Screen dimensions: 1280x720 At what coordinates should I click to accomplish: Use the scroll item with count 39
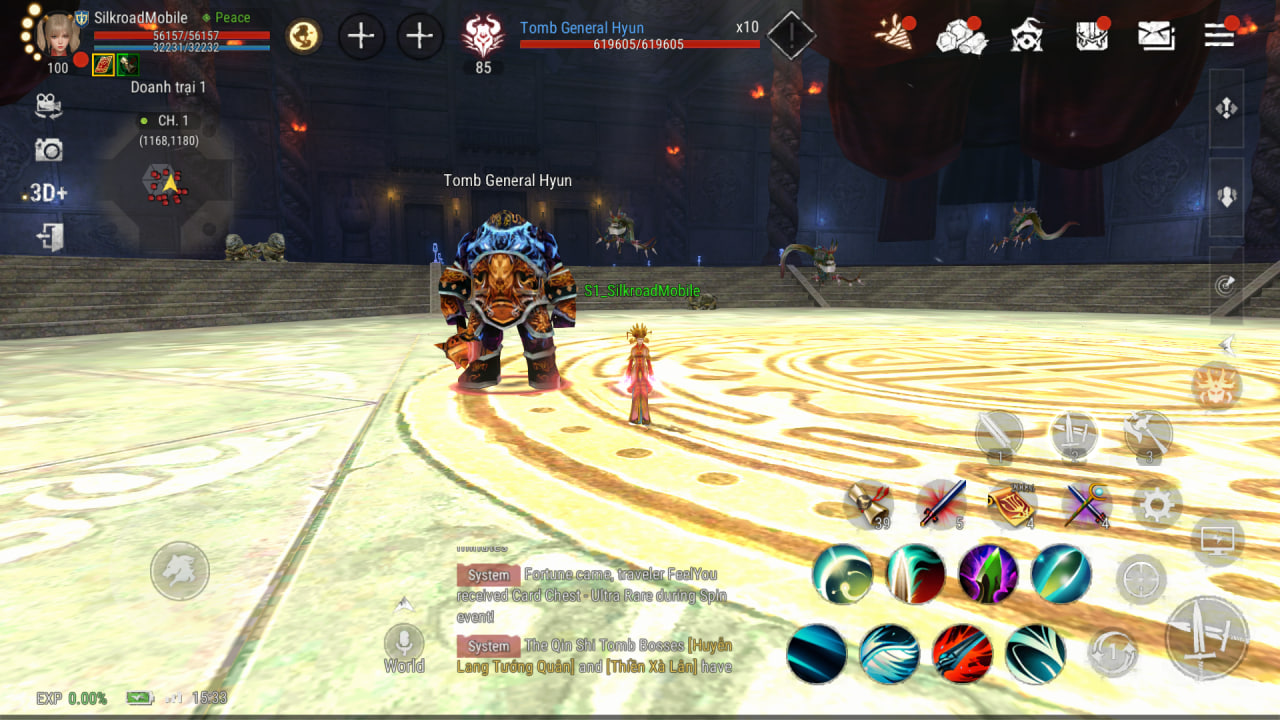click(866, 503)
